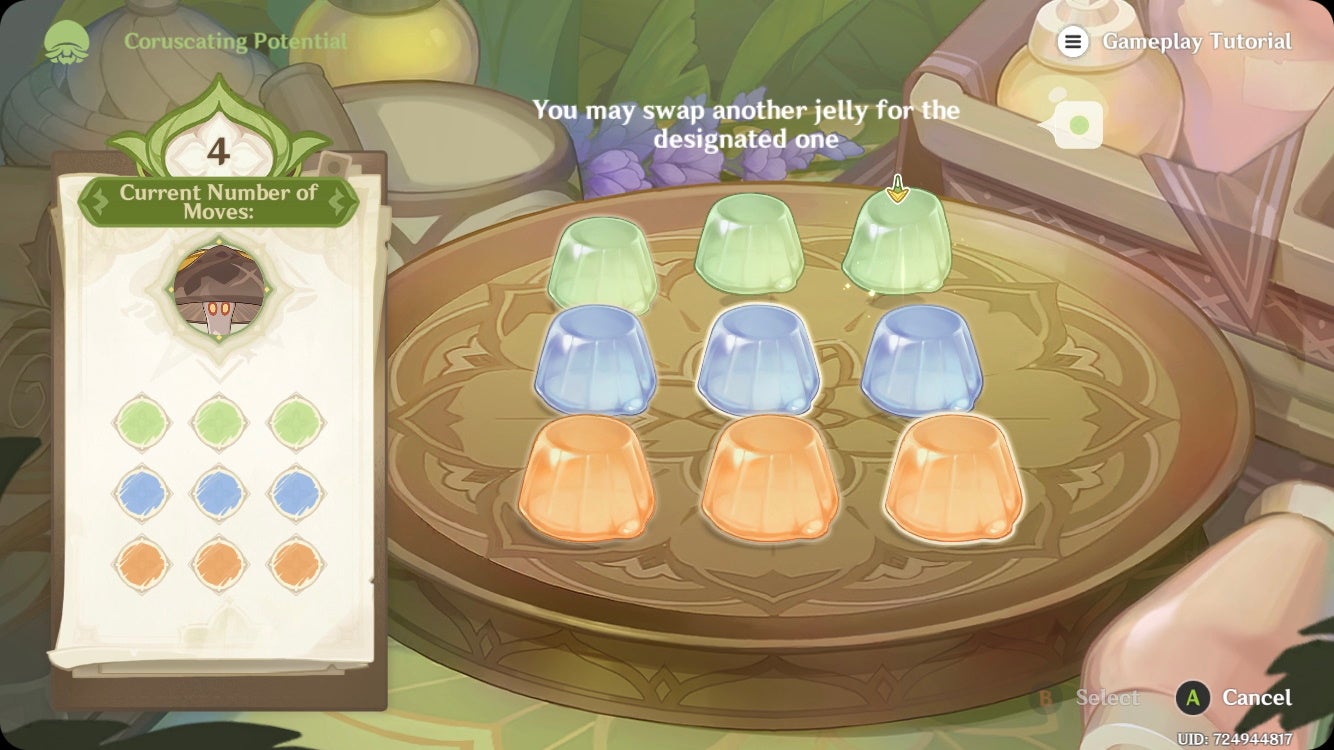Viewport: 1334px width, 750px height.
Task: Click the Coruscating Potential title text
Action: coord(235,42)
